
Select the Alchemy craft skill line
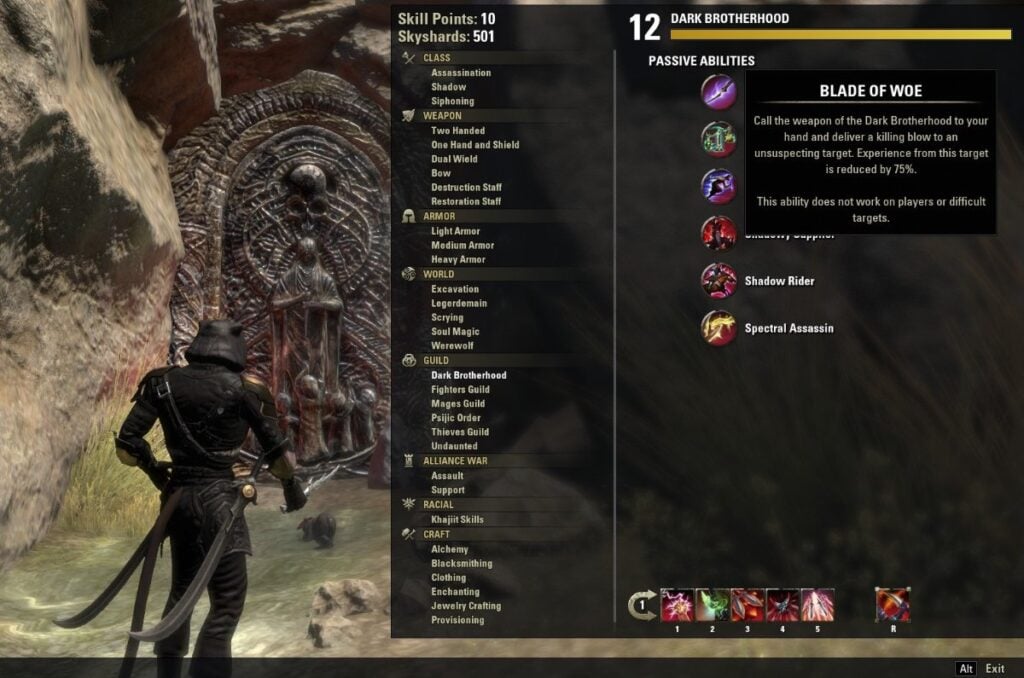[449, 549]
